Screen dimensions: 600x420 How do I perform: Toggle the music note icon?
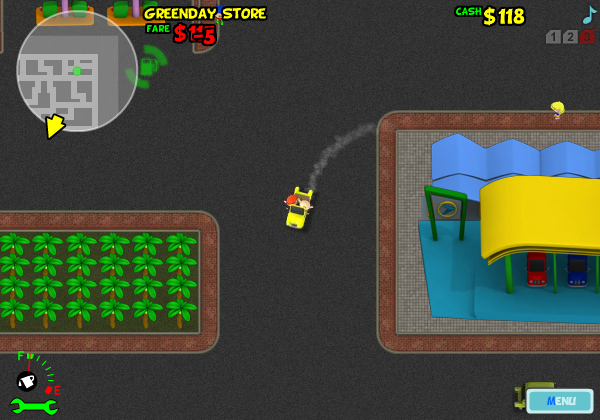[589, 14]
